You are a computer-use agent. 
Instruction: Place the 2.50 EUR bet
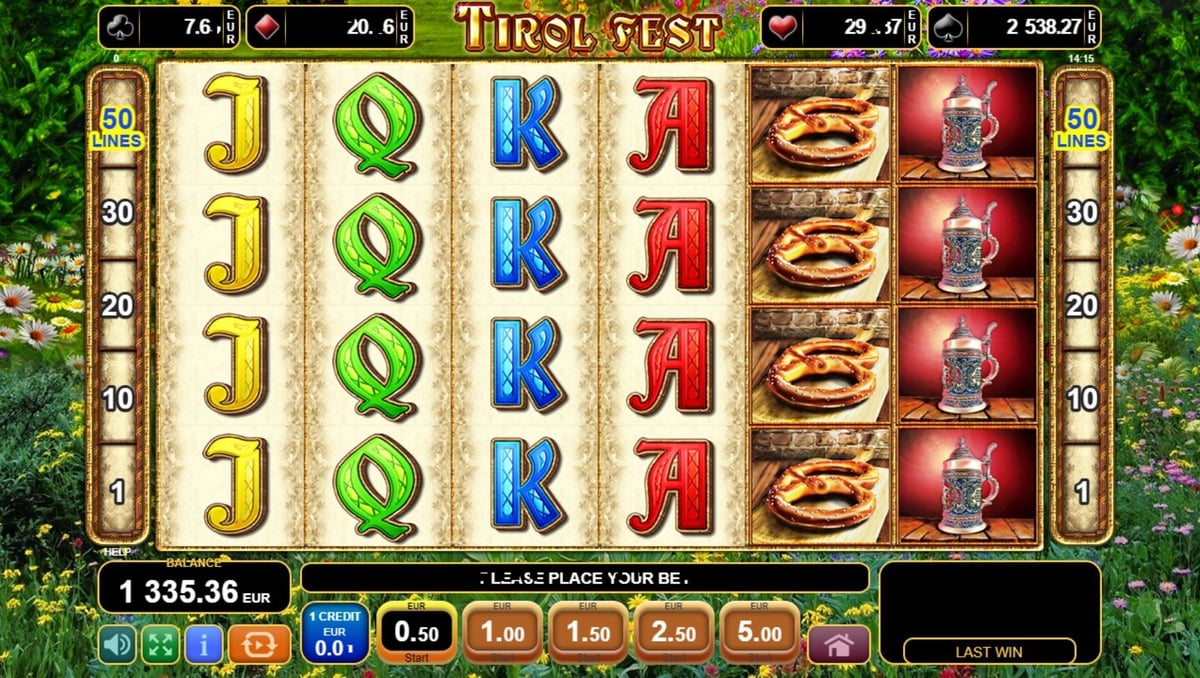pos(674,634)
